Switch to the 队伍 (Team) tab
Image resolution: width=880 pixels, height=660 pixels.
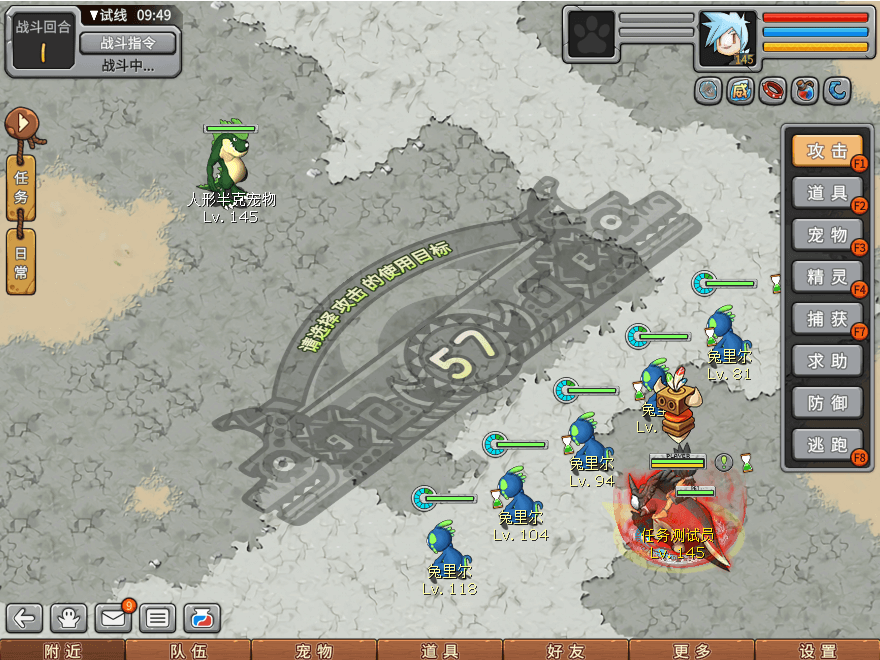point(188,651)
